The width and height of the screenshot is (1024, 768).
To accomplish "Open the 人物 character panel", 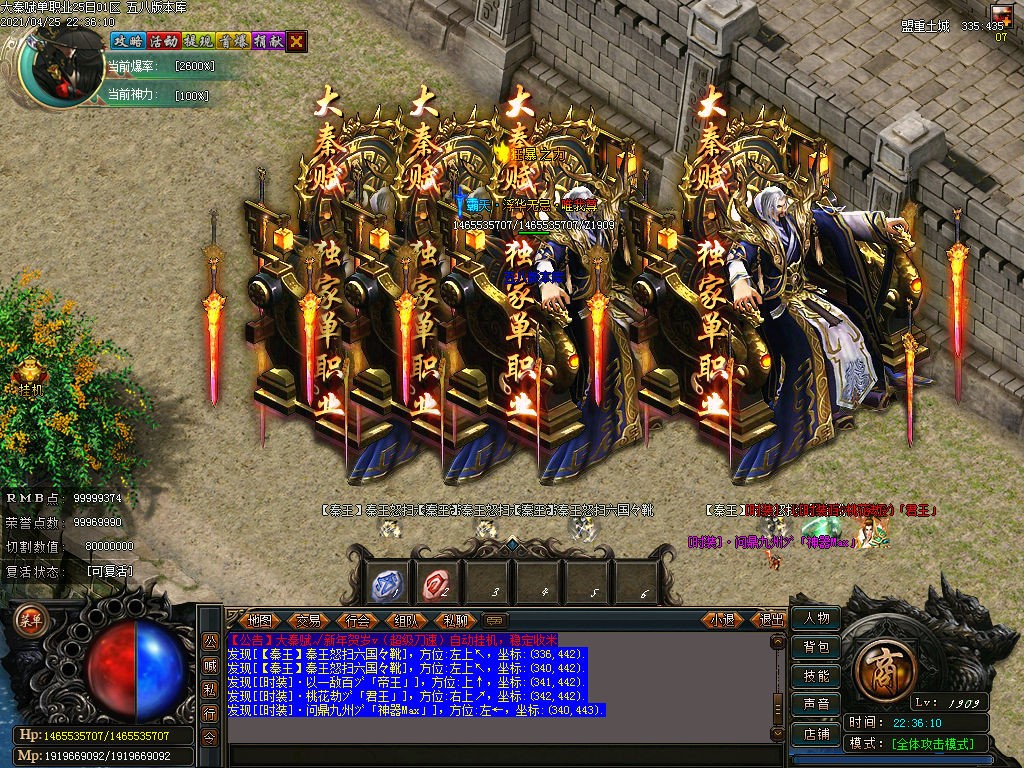I will click(816, 619).
